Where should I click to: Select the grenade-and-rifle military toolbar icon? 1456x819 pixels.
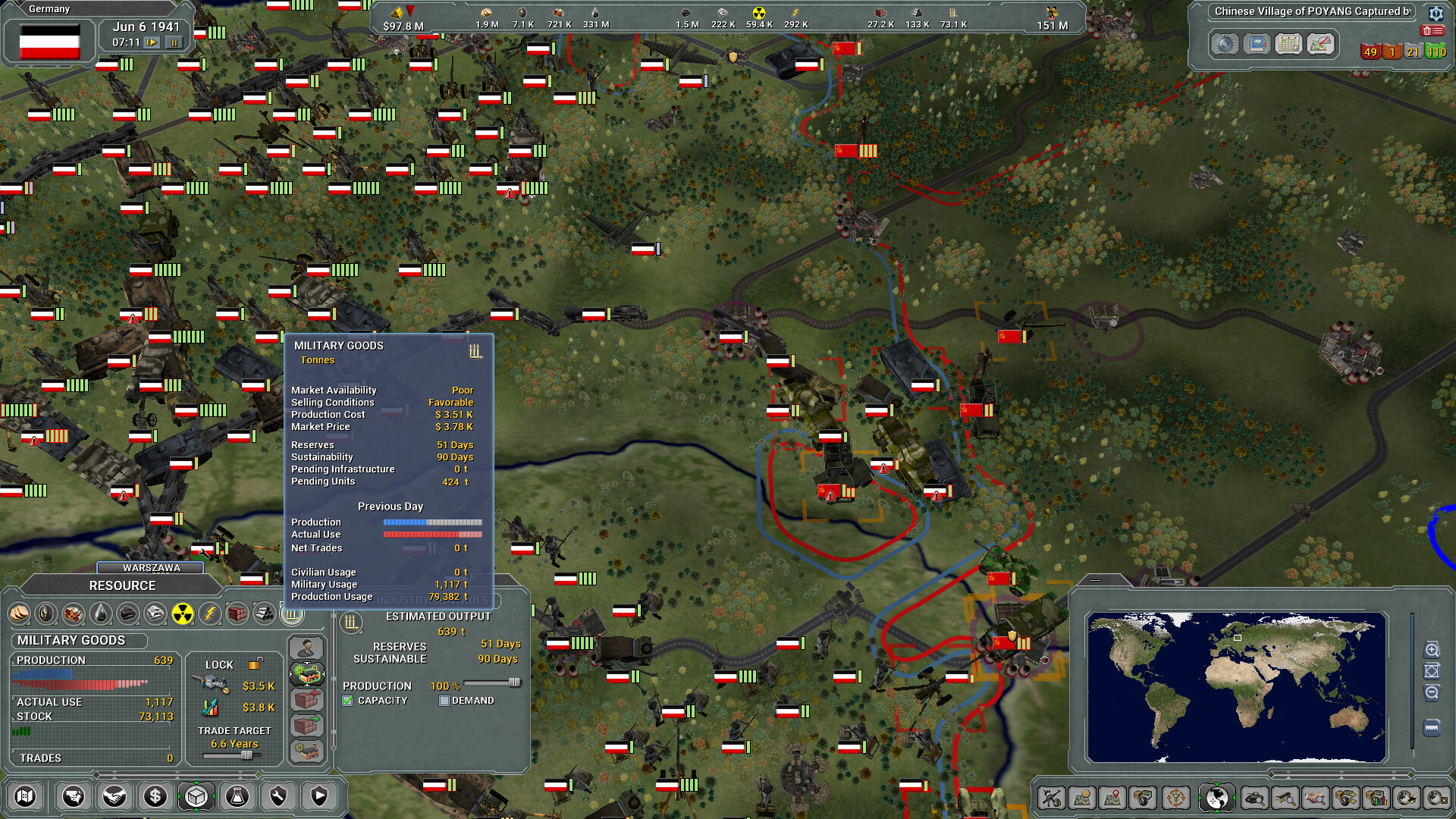pyautogui.click(x=1053, y=798)
